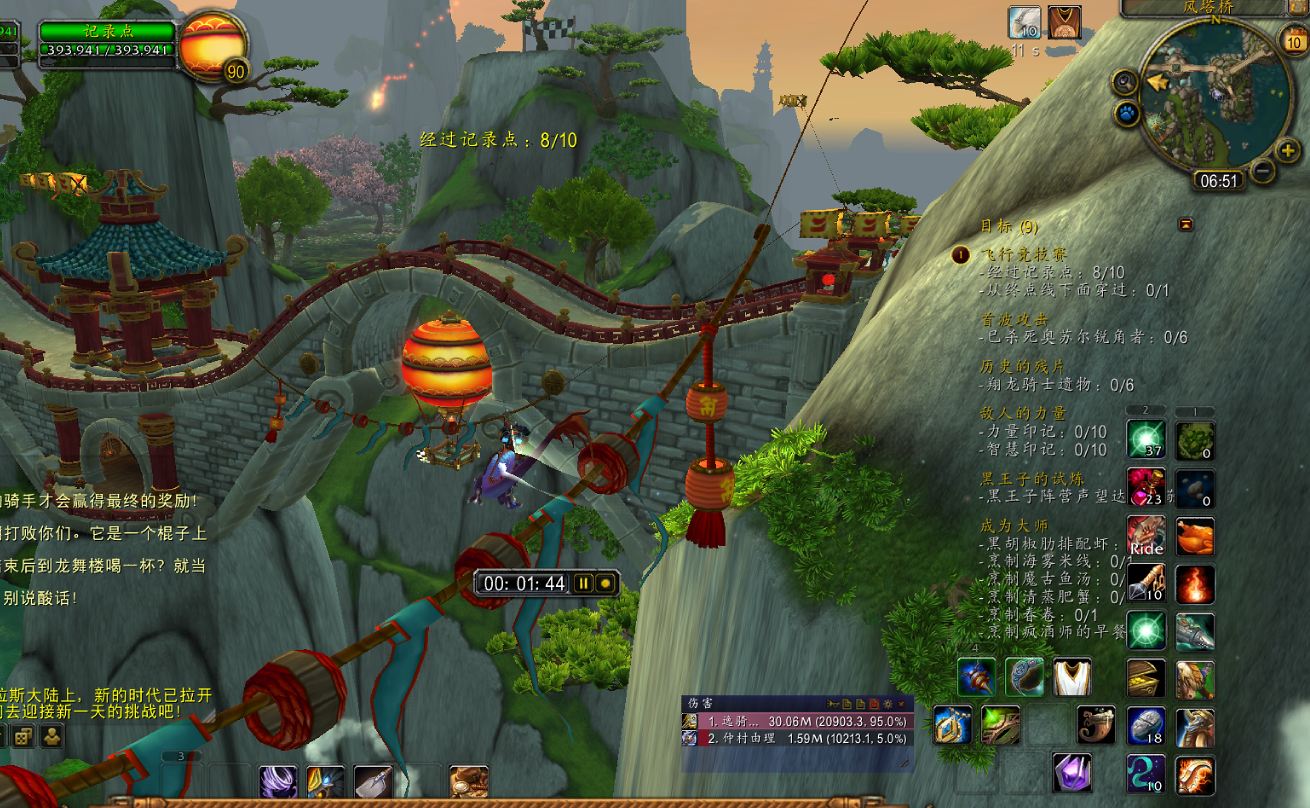This screenshot has height=808, width=1310.
Task: Click the cleaver ability on bottom bar
Action: (x=373, y=784)
